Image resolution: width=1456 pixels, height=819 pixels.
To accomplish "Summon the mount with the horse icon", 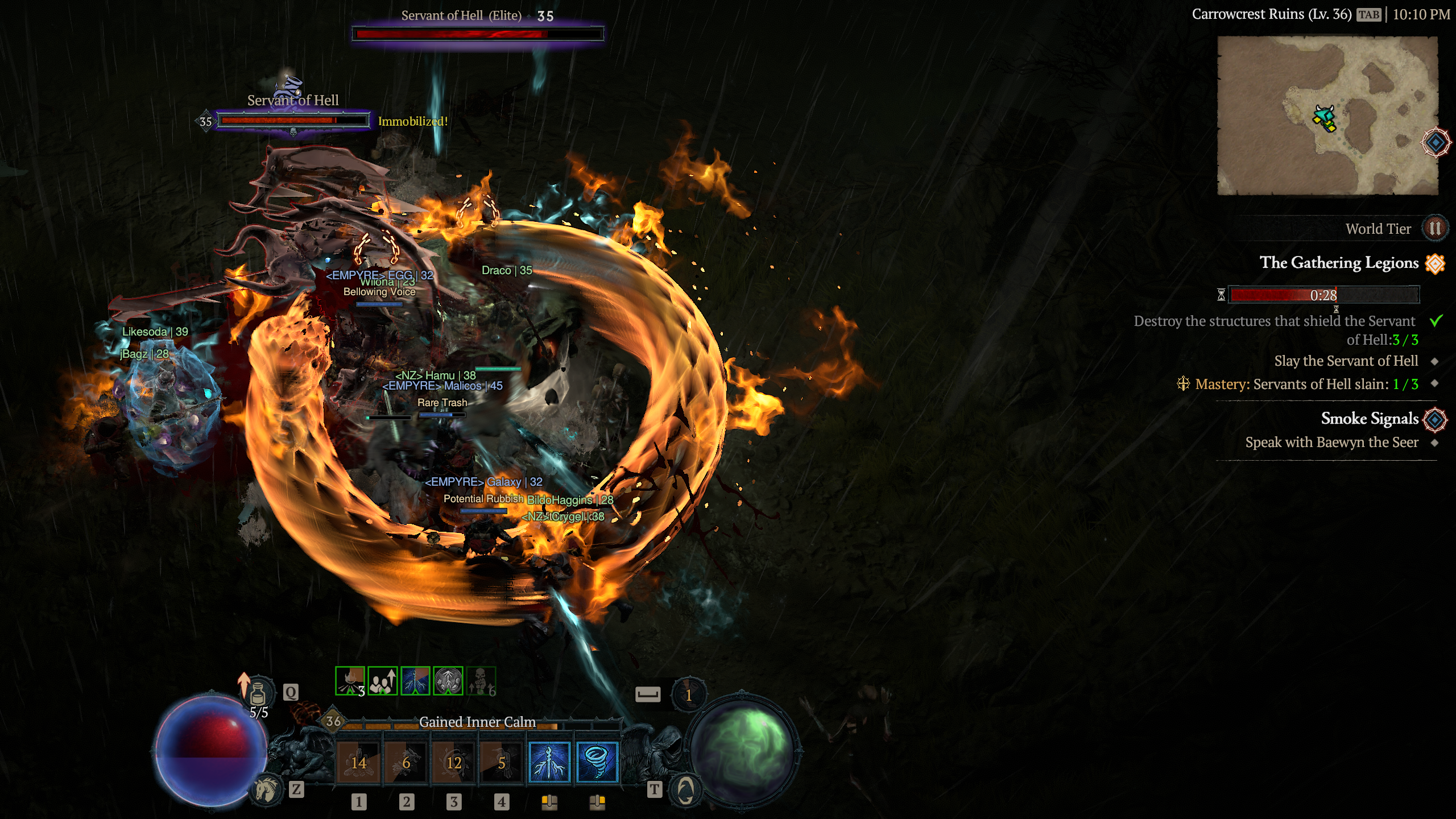I will pos(266,789).
